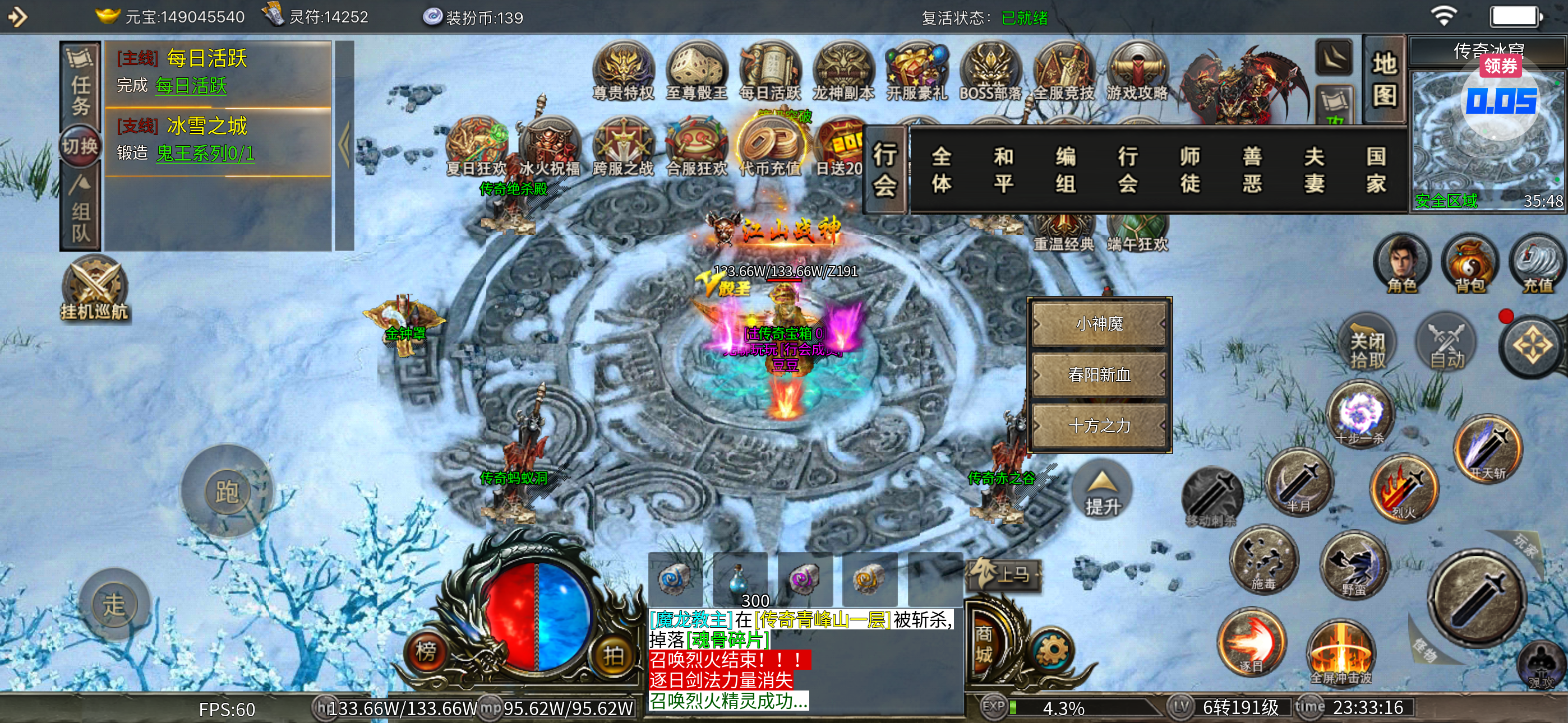This screenshot has width=1568, height=723.
Task: Open the 商城 shop button
Action: tap(984, 645)
